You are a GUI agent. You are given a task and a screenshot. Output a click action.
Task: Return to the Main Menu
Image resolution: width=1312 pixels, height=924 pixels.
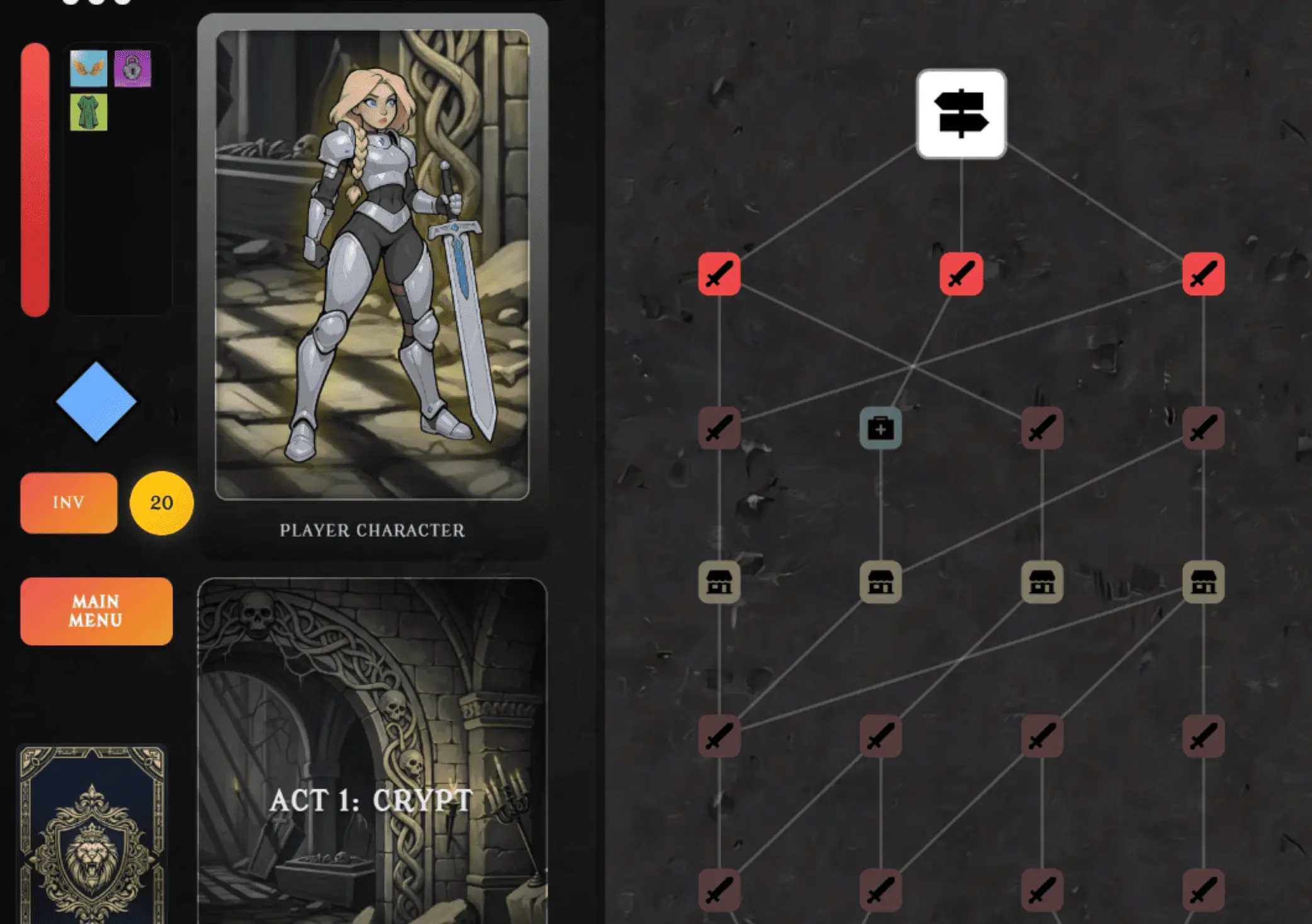96,611
